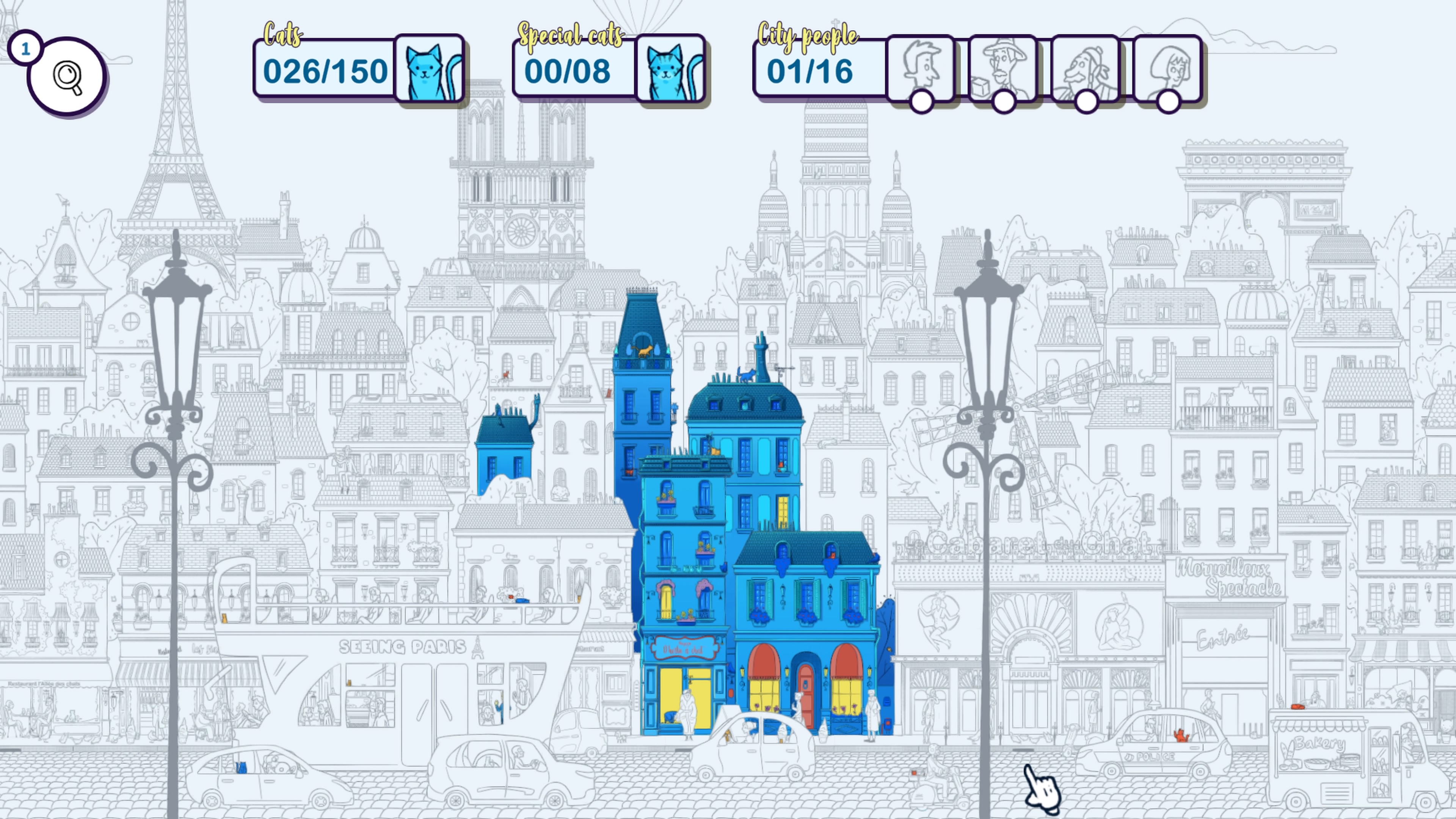Screen dimensions: 1456x819
Task: Toggle the progress circle under the girl portrait
Action: click(1168, 104)
